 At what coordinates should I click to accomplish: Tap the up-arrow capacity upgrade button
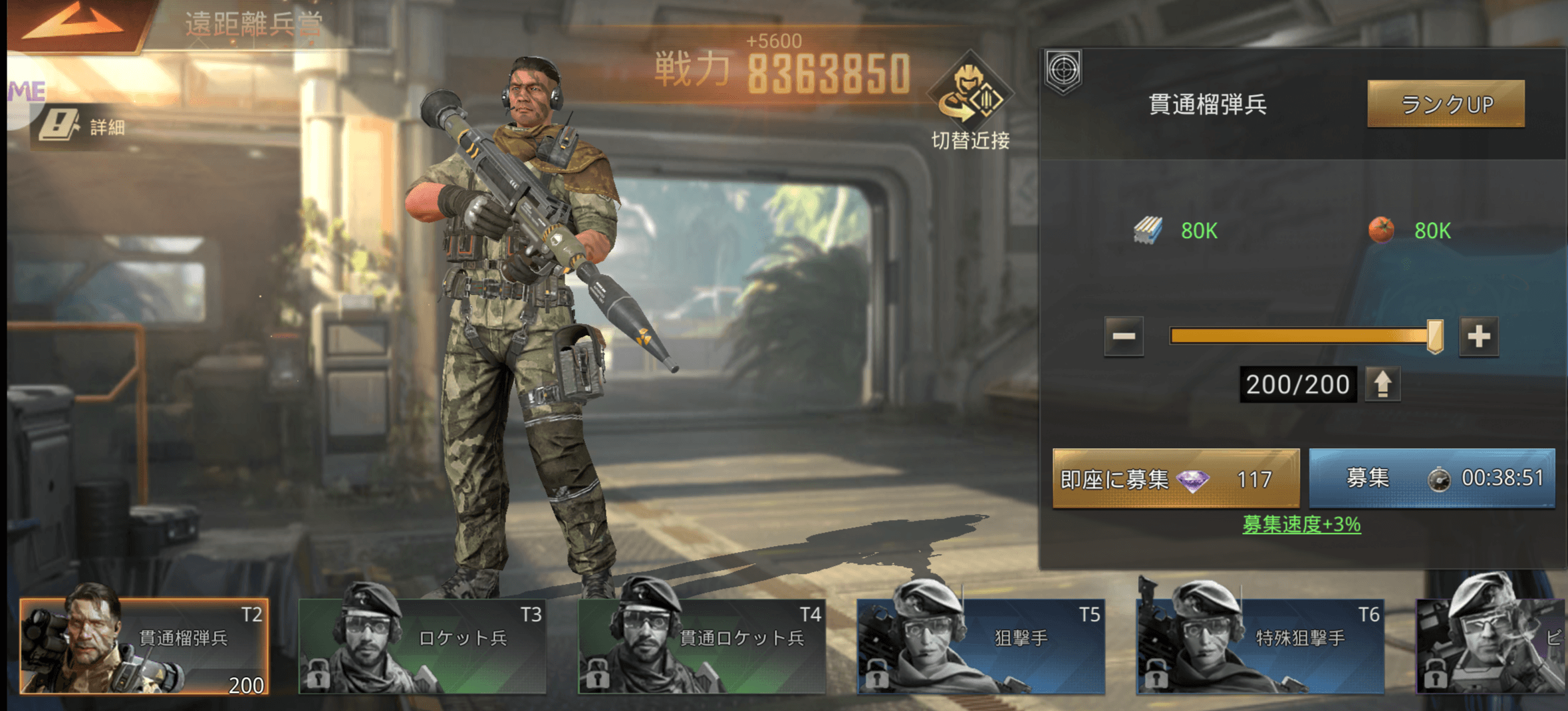tap(1383, 384)
